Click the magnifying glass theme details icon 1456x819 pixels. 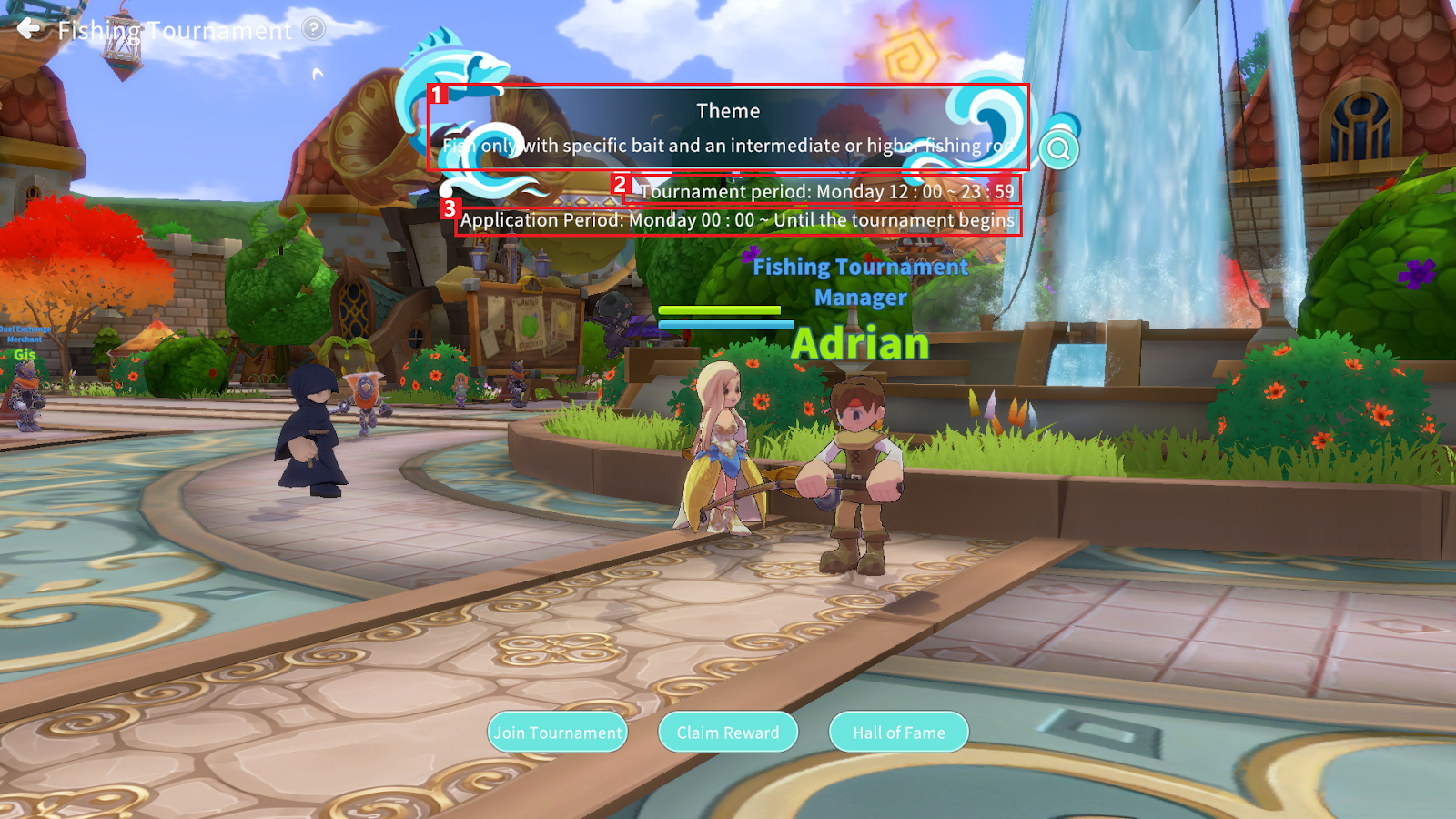tap(1058, 149)
